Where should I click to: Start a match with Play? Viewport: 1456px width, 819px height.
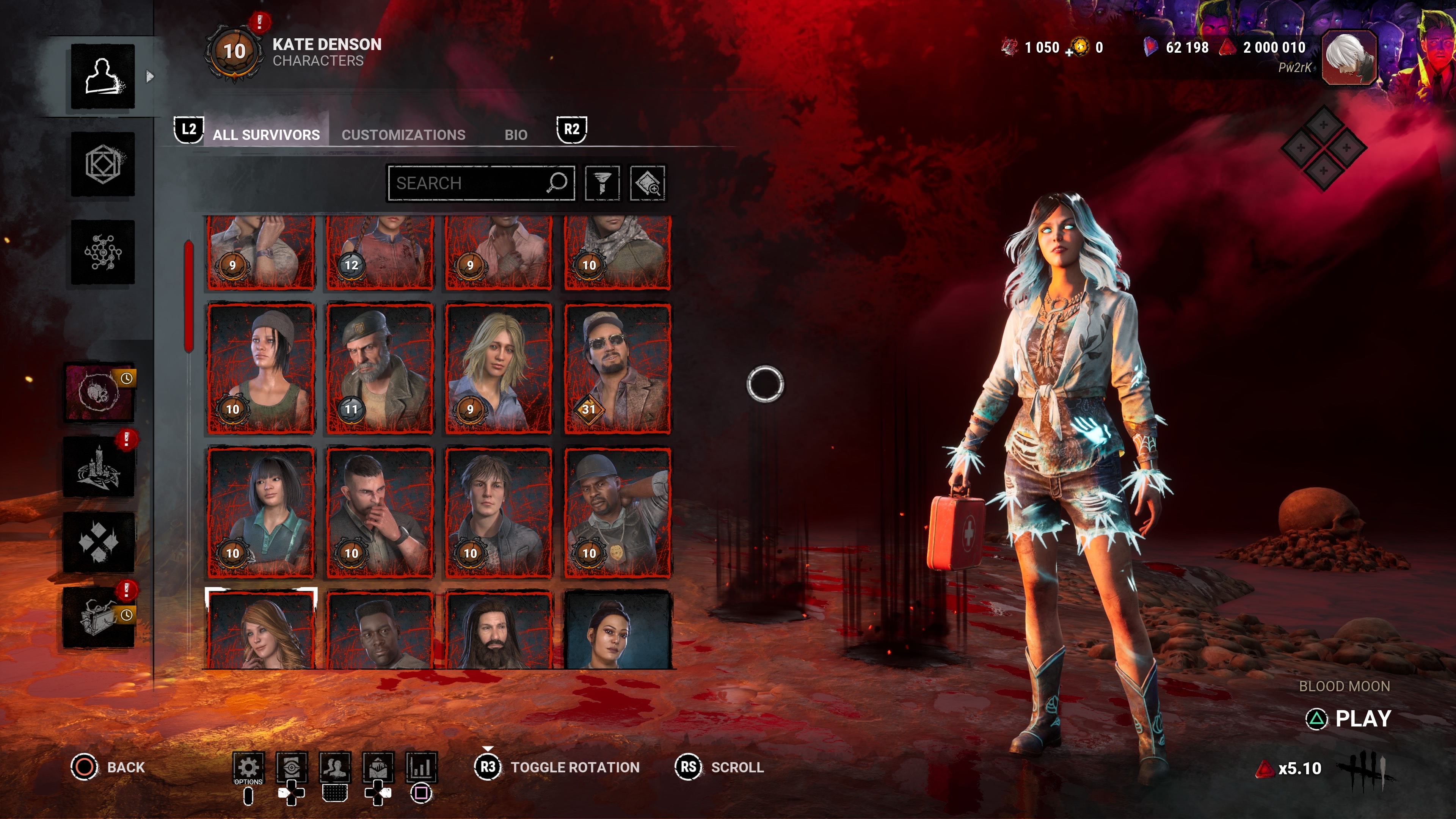tap(1362, 719)
